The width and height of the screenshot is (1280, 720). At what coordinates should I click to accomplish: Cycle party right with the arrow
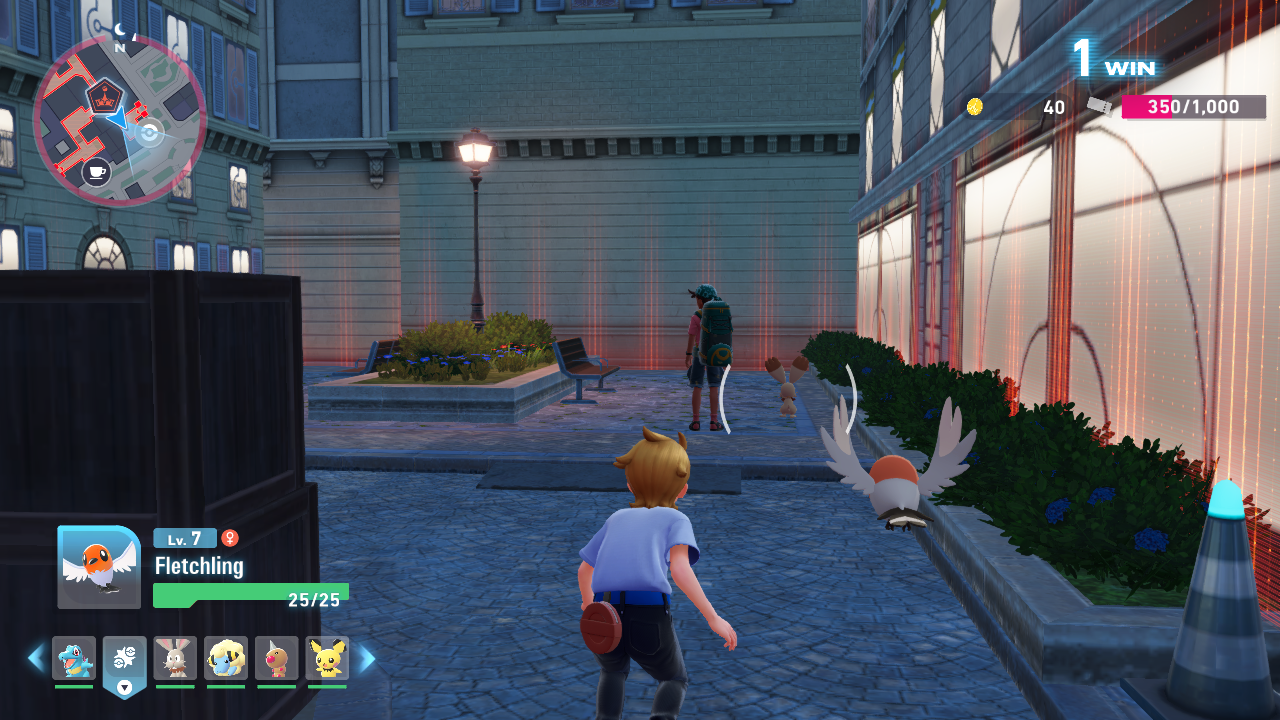click(367, 658)
